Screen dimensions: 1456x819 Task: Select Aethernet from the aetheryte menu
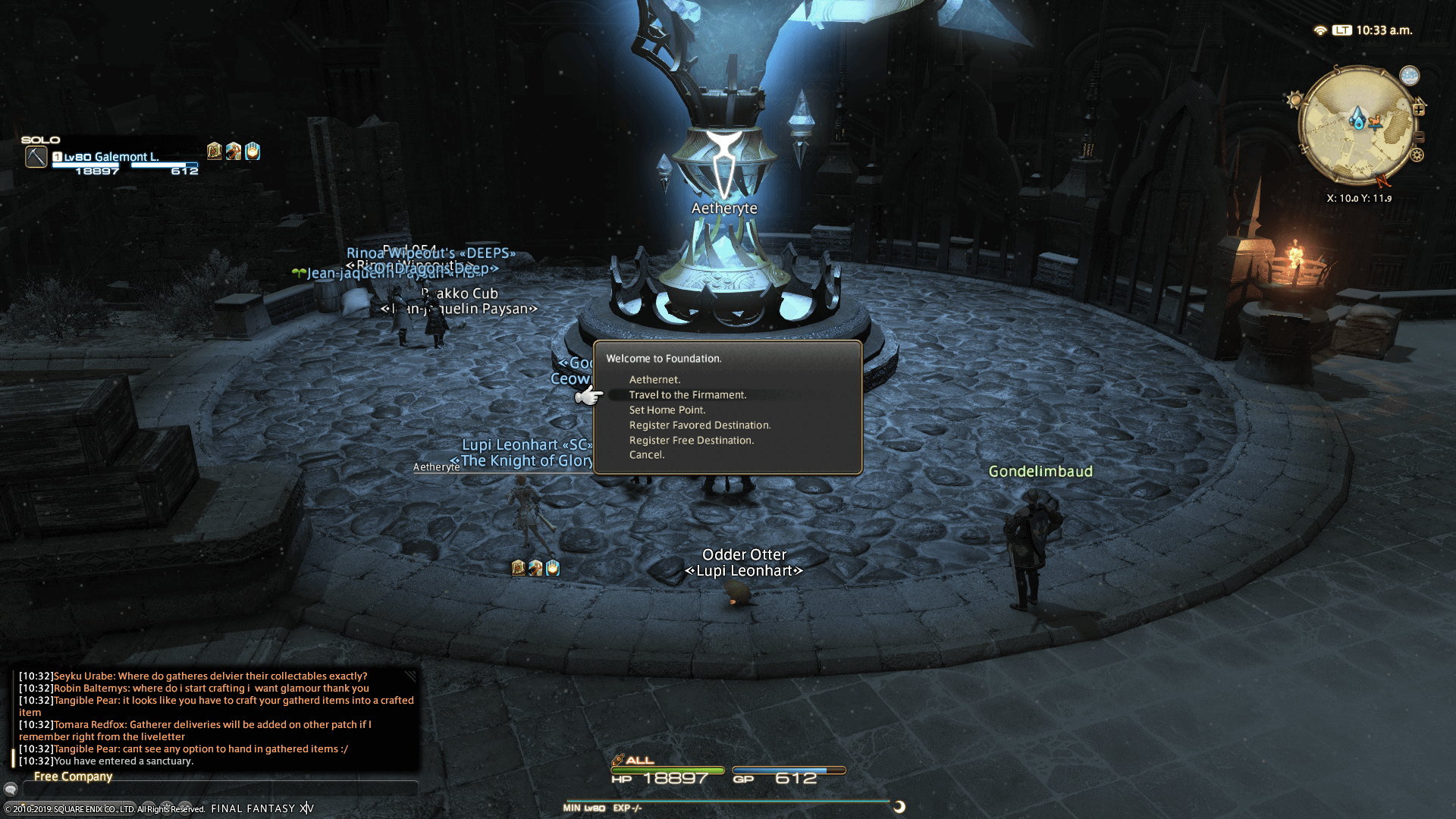[x=654, y=380]
